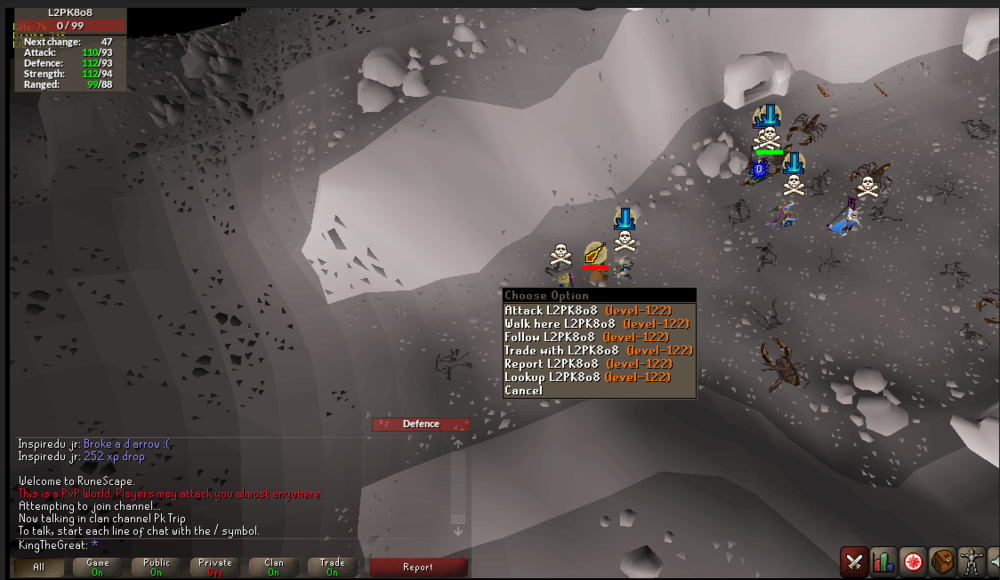This screenshot has height=580, width=1000.
Task: Cancel the Choose Option menu
Action: tap(524, 390)
